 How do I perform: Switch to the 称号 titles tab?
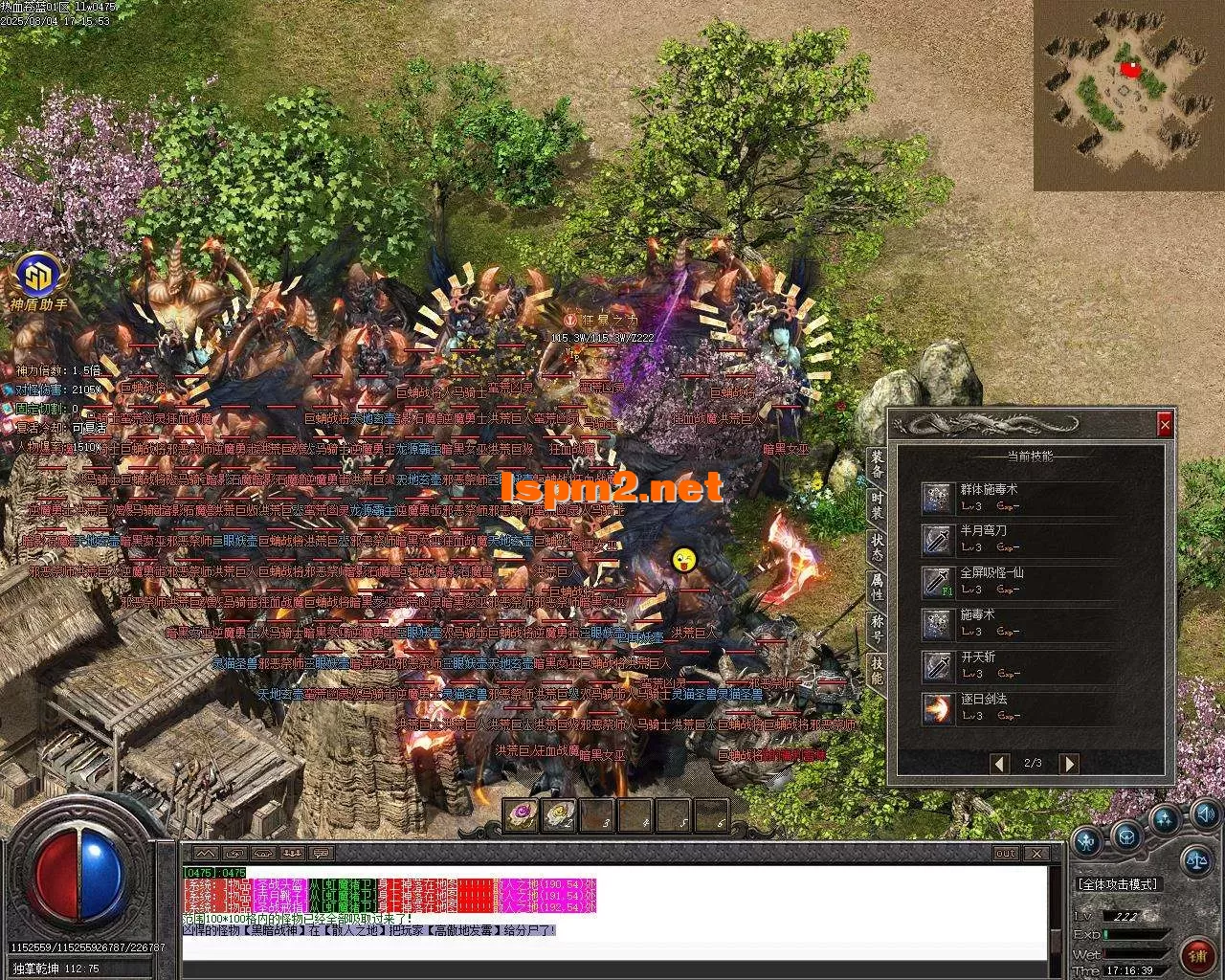click(877, 627)
